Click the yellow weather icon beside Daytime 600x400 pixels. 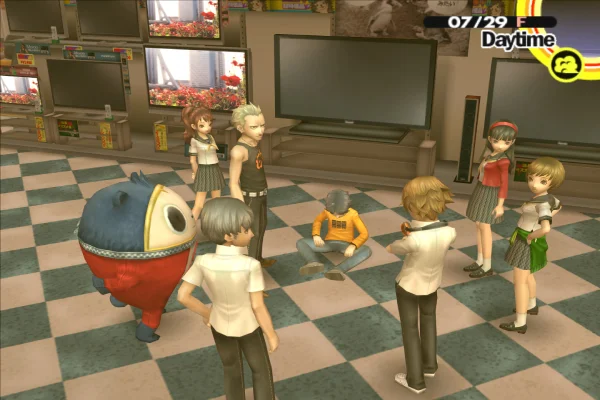pyautogui.click(x=566, y=65)
